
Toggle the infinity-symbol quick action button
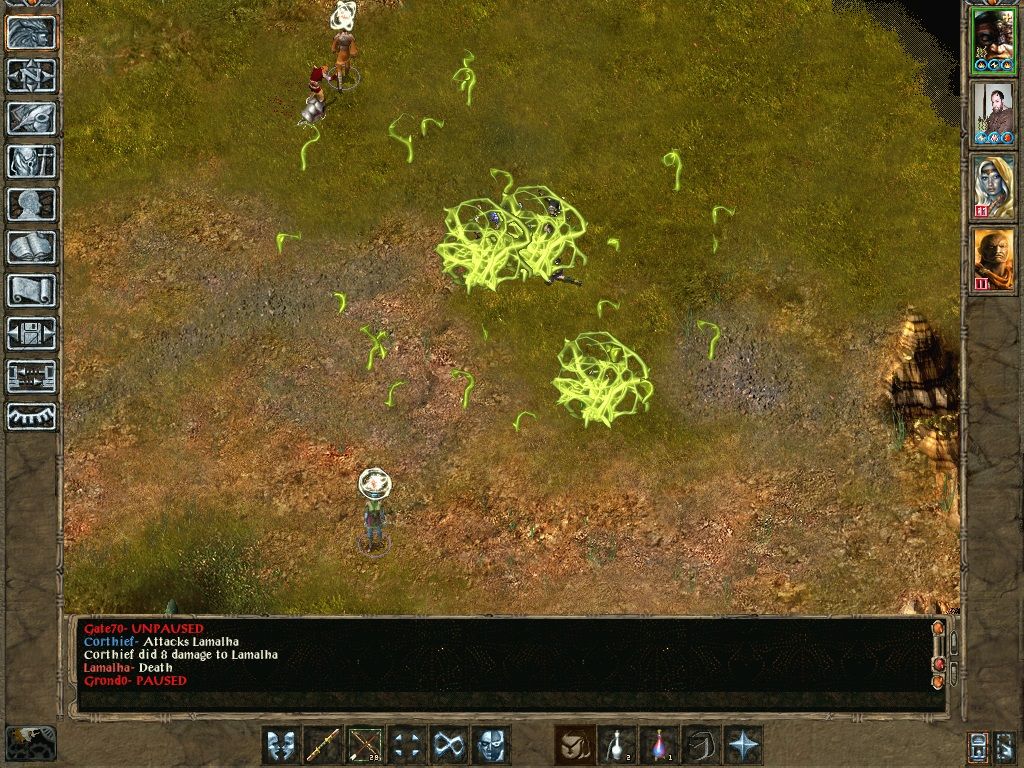(449, 745)
